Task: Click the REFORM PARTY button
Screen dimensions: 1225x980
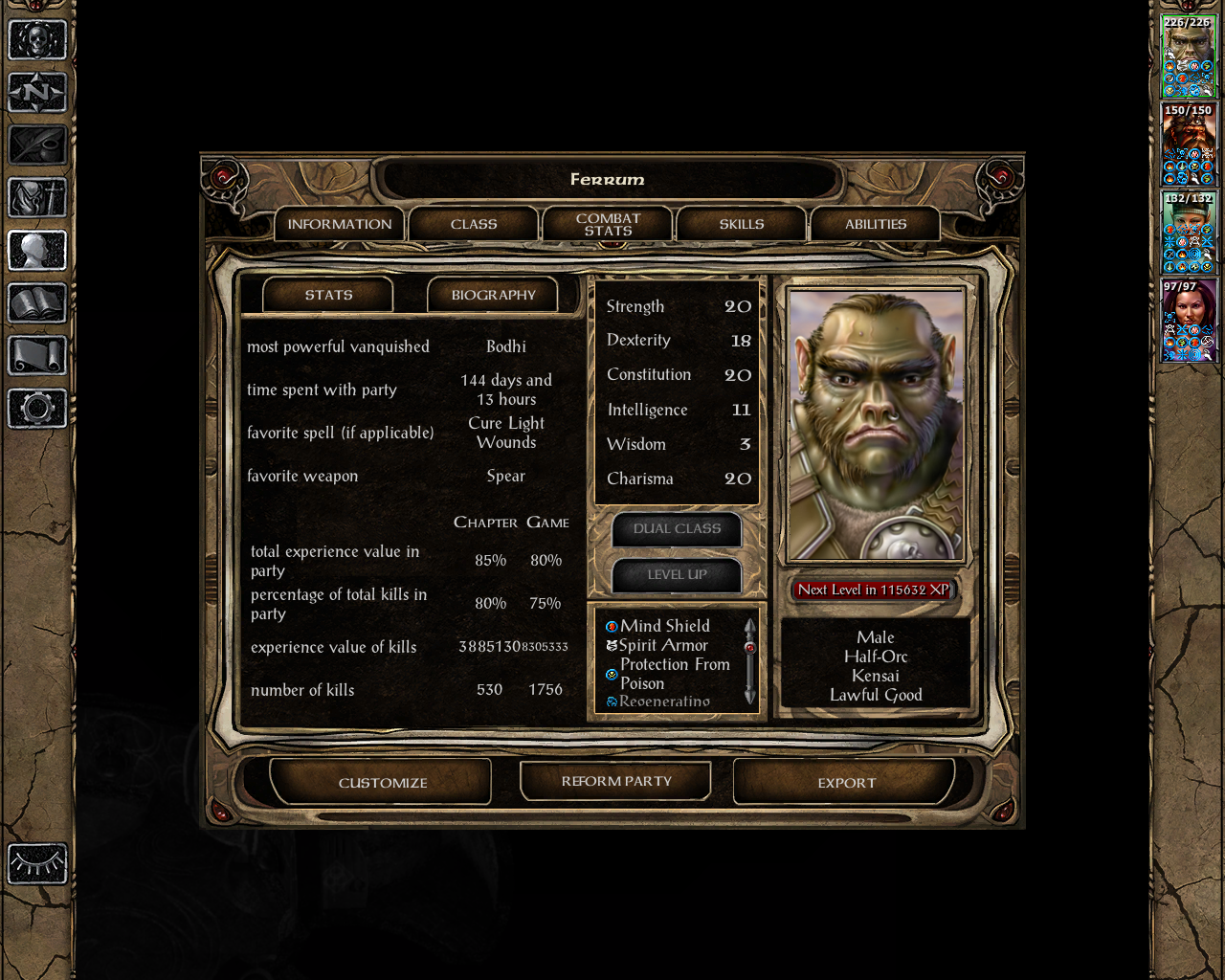Action: tap(615, 781)
